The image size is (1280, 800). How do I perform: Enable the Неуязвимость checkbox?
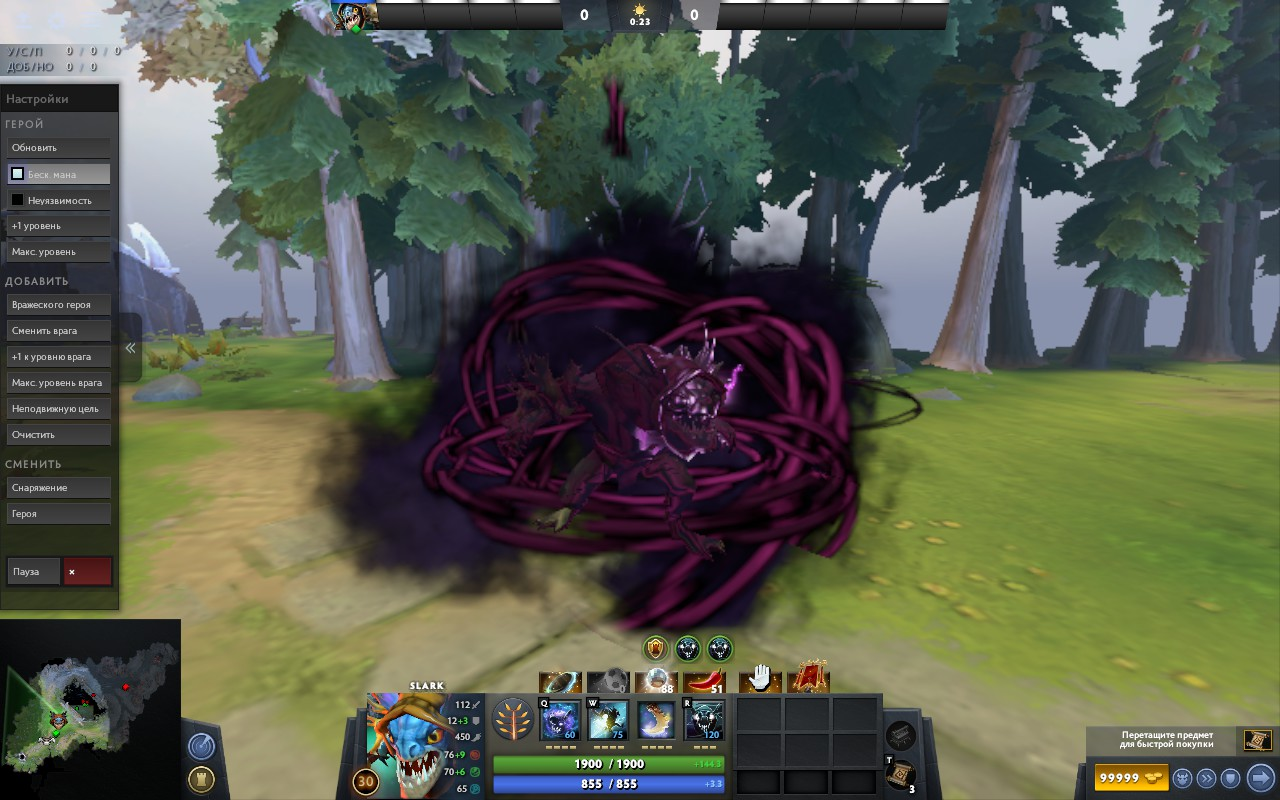pyautogui.click(x=16, y=199)
